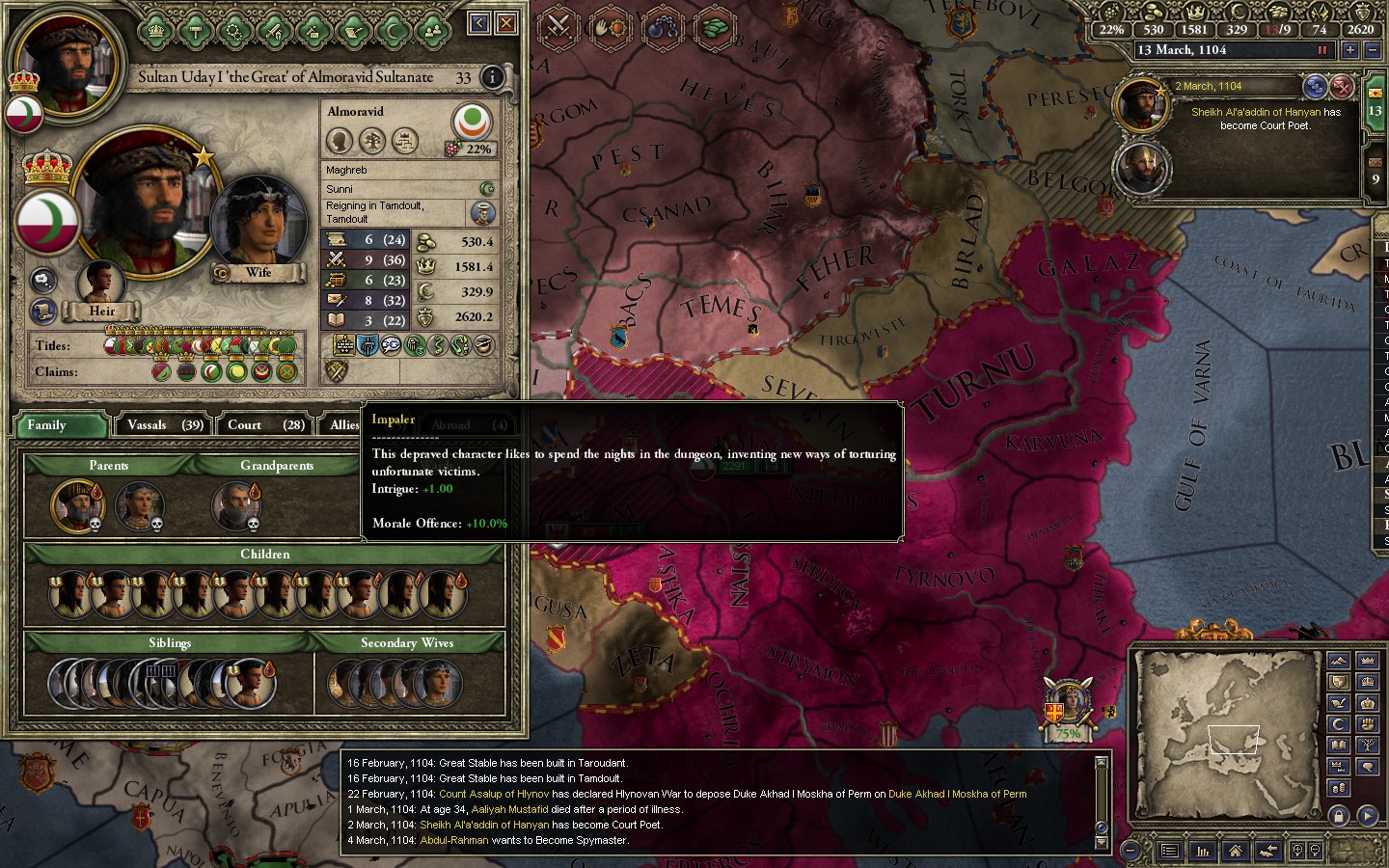The image size is (1389, 868).
Task: Close the character panel
Action: 505,23
